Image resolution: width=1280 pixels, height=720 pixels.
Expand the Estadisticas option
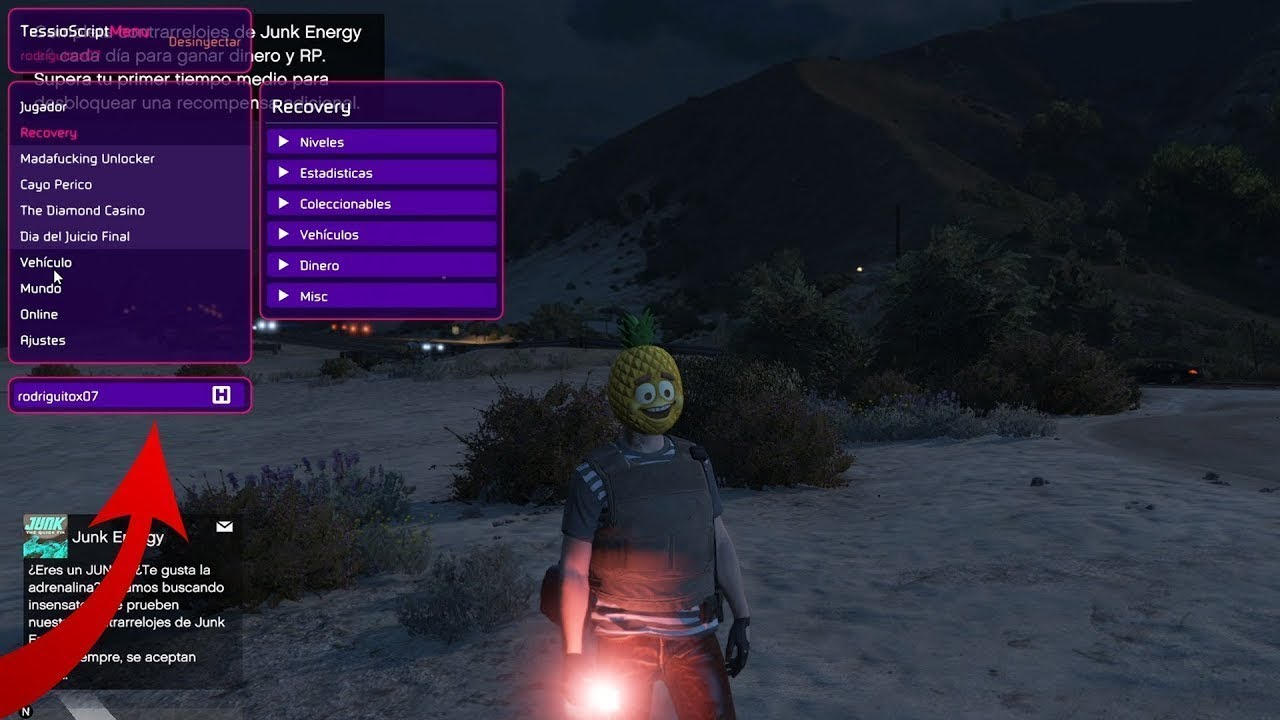pos(381,173)
